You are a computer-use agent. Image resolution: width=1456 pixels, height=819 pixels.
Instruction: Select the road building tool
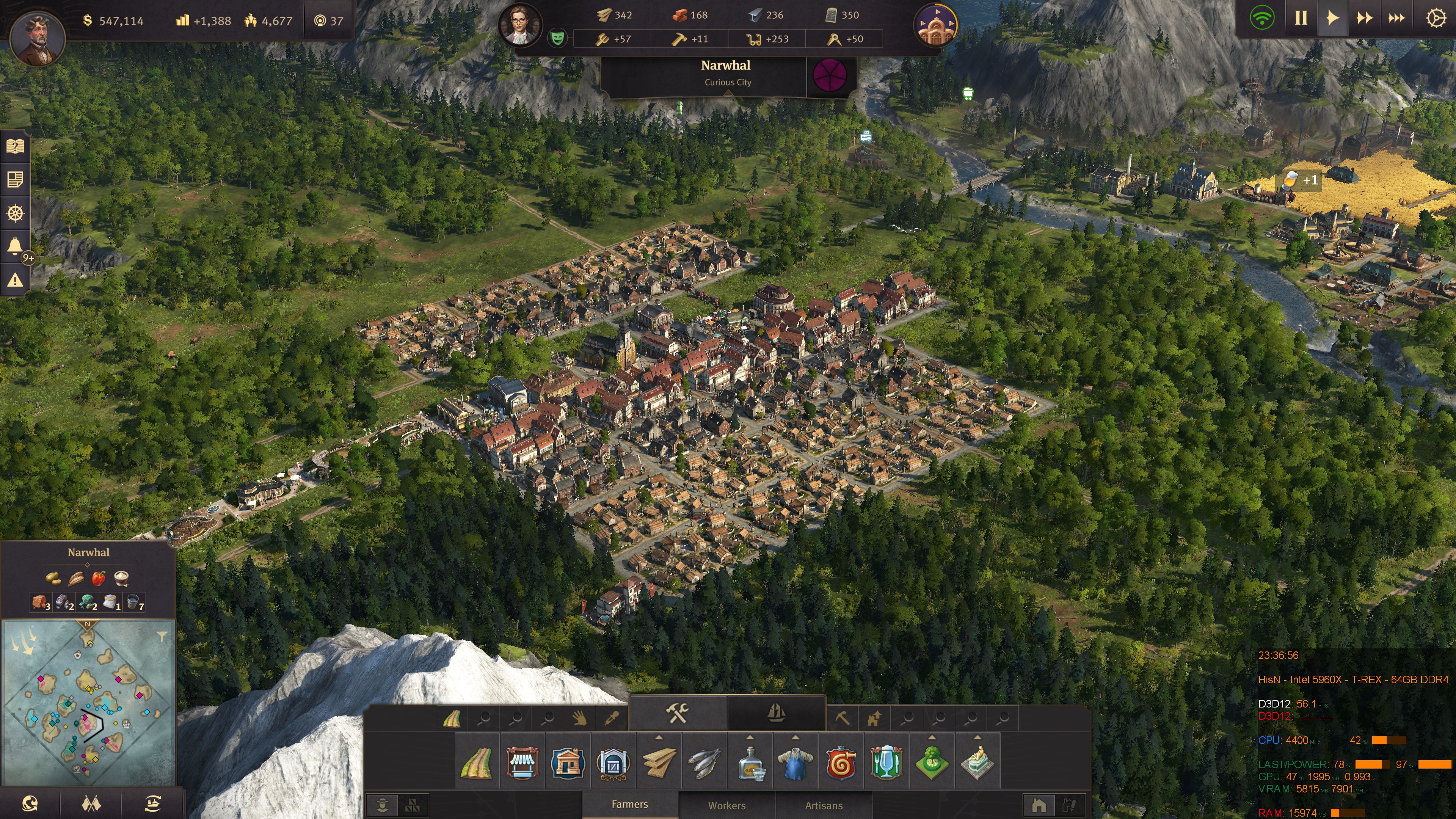tap(477, 763)
